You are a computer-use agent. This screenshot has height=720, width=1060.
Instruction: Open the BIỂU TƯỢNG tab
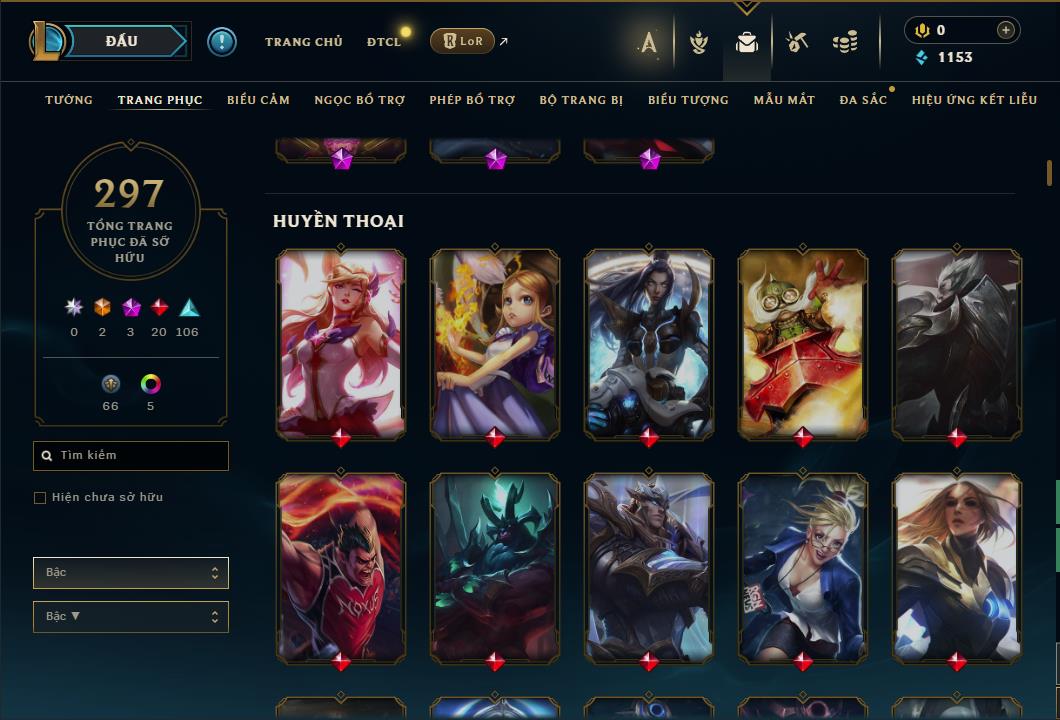coord(688,100)
